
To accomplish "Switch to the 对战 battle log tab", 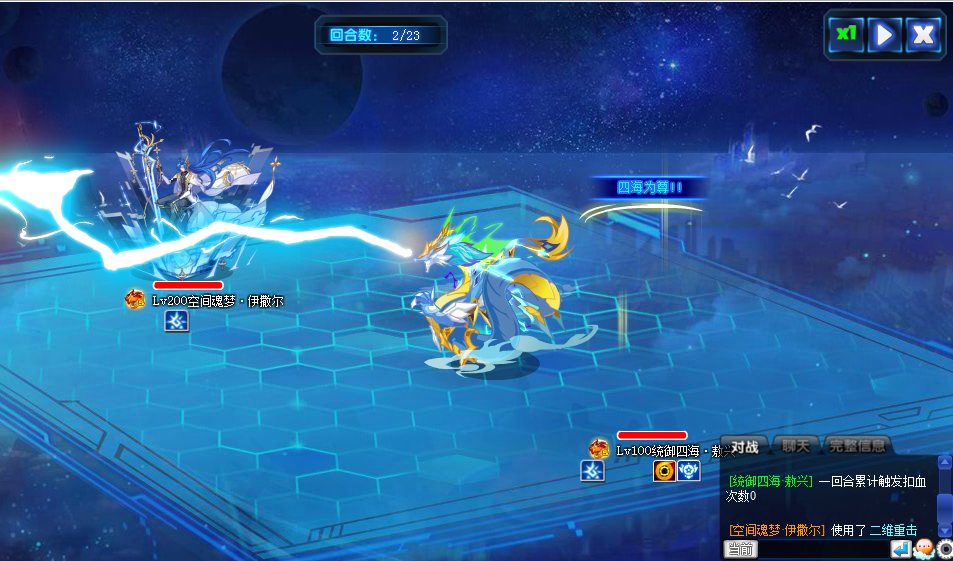I will (x=744, y=446).
